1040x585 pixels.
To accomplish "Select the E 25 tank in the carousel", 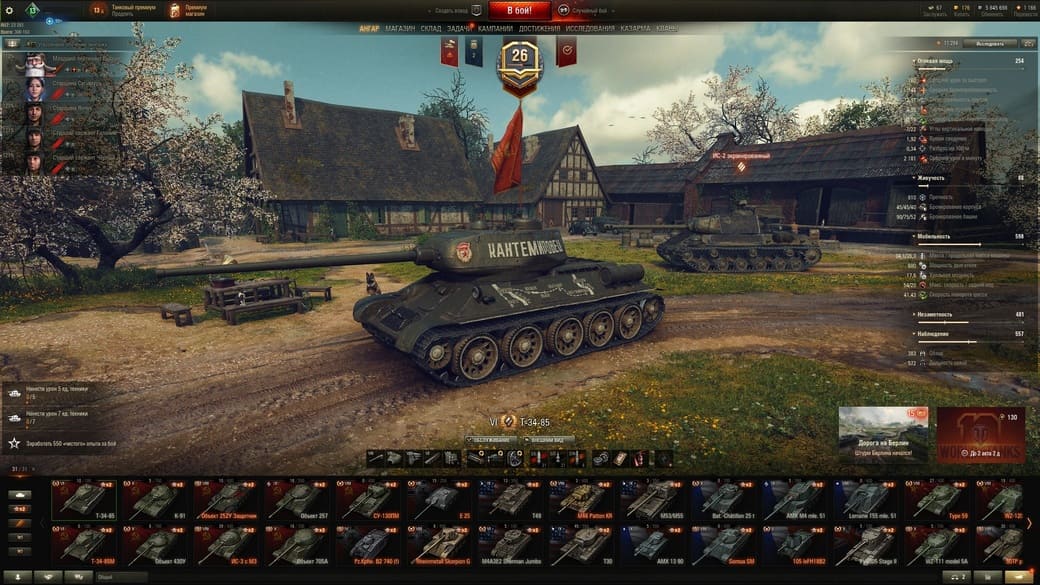I will tap(442, 500).
